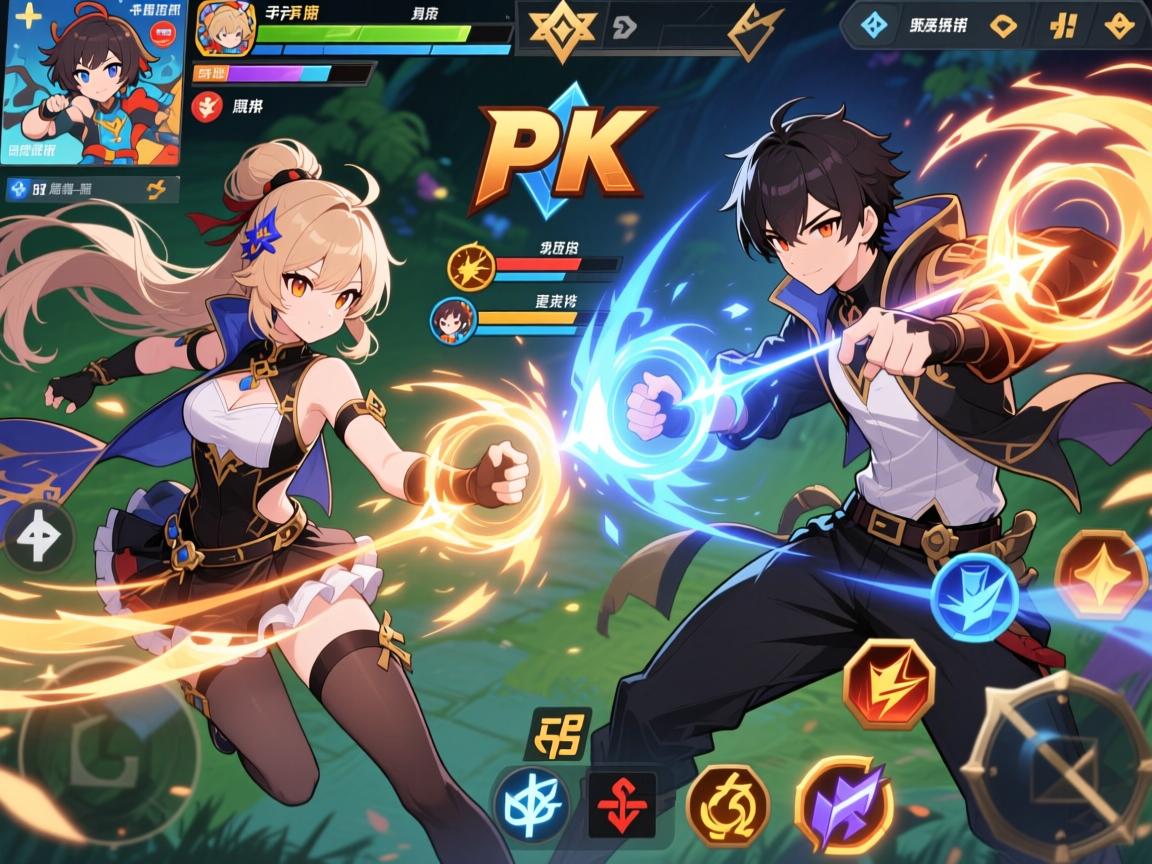Pause using the gold double-bar icon
Image resolution: width=1152 pixels, height=864 pixels.
pyautogui.click(x=1063, y=24)
